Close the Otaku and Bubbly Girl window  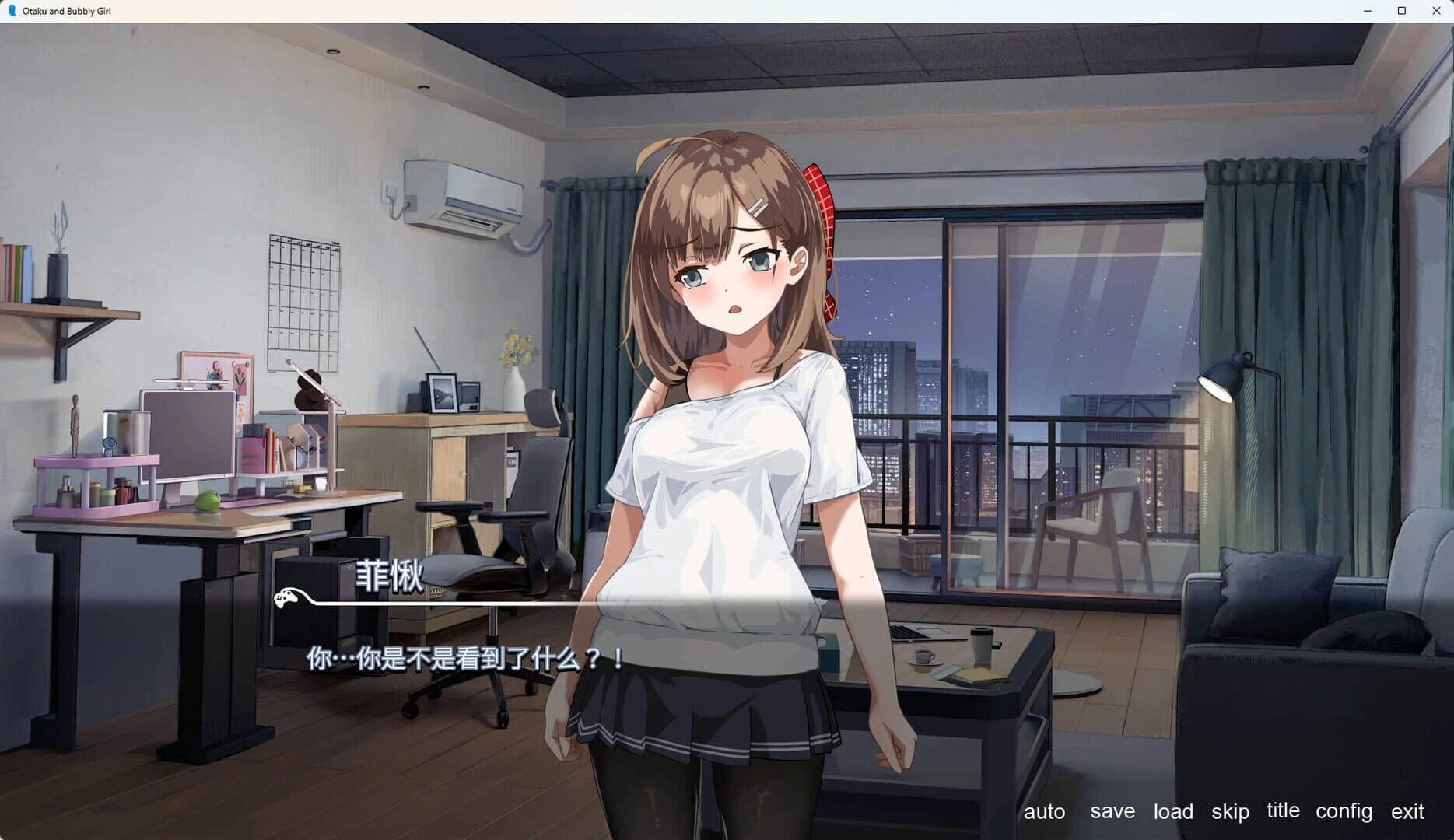click(1435, 11)
